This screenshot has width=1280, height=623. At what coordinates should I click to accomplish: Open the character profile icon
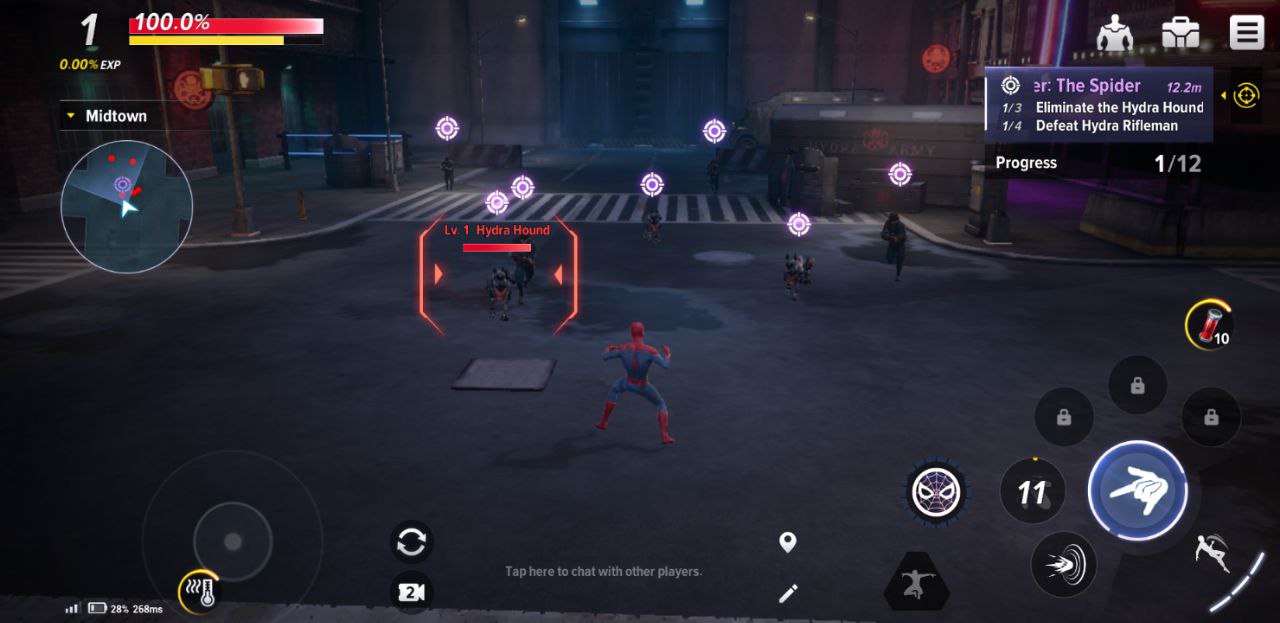click(1114, 33)
